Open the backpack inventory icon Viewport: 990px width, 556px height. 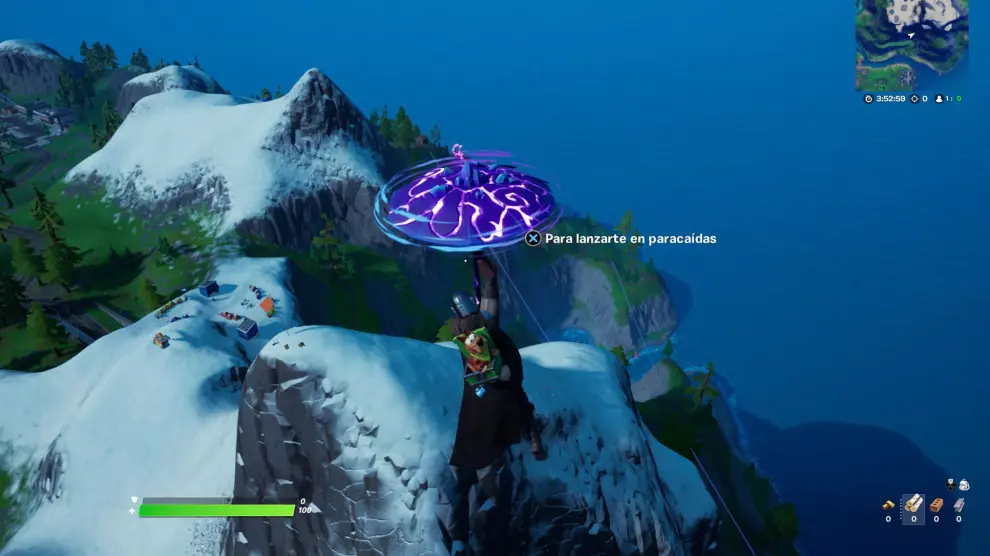(x=963, y=485)
